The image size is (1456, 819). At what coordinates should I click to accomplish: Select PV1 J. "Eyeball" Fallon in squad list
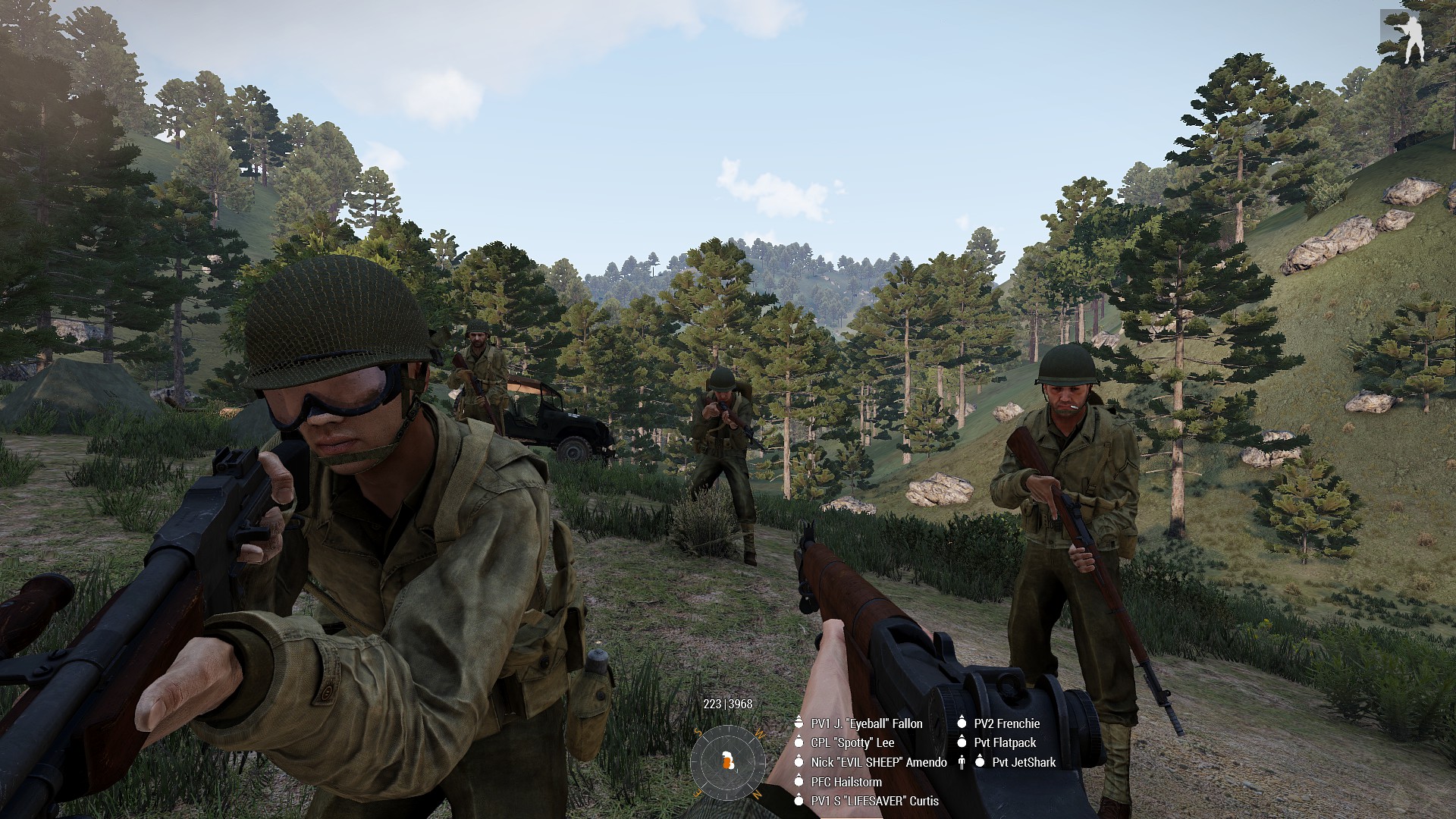pyautogui.click(x=866, y=723)
